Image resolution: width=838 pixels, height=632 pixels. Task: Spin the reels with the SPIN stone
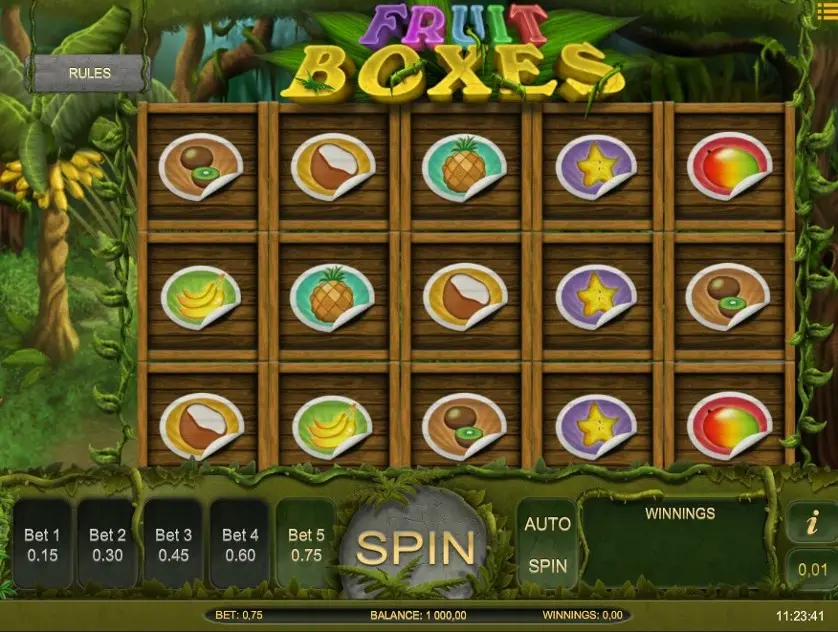(415, 547)
